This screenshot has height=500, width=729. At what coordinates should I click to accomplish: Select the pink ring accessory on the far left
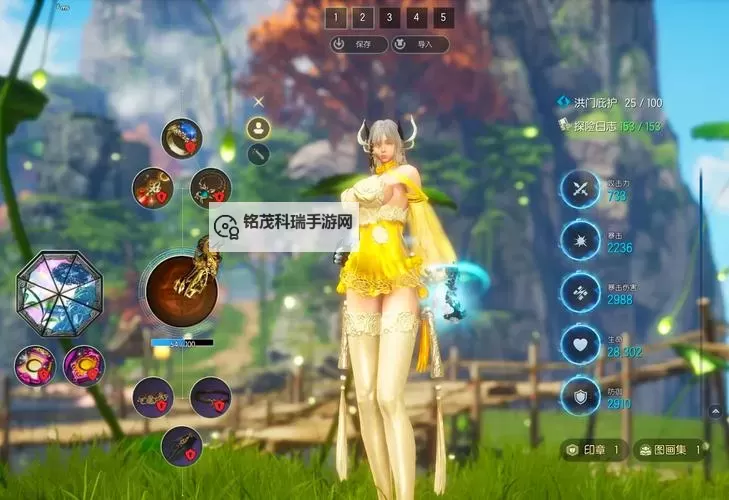34,365
